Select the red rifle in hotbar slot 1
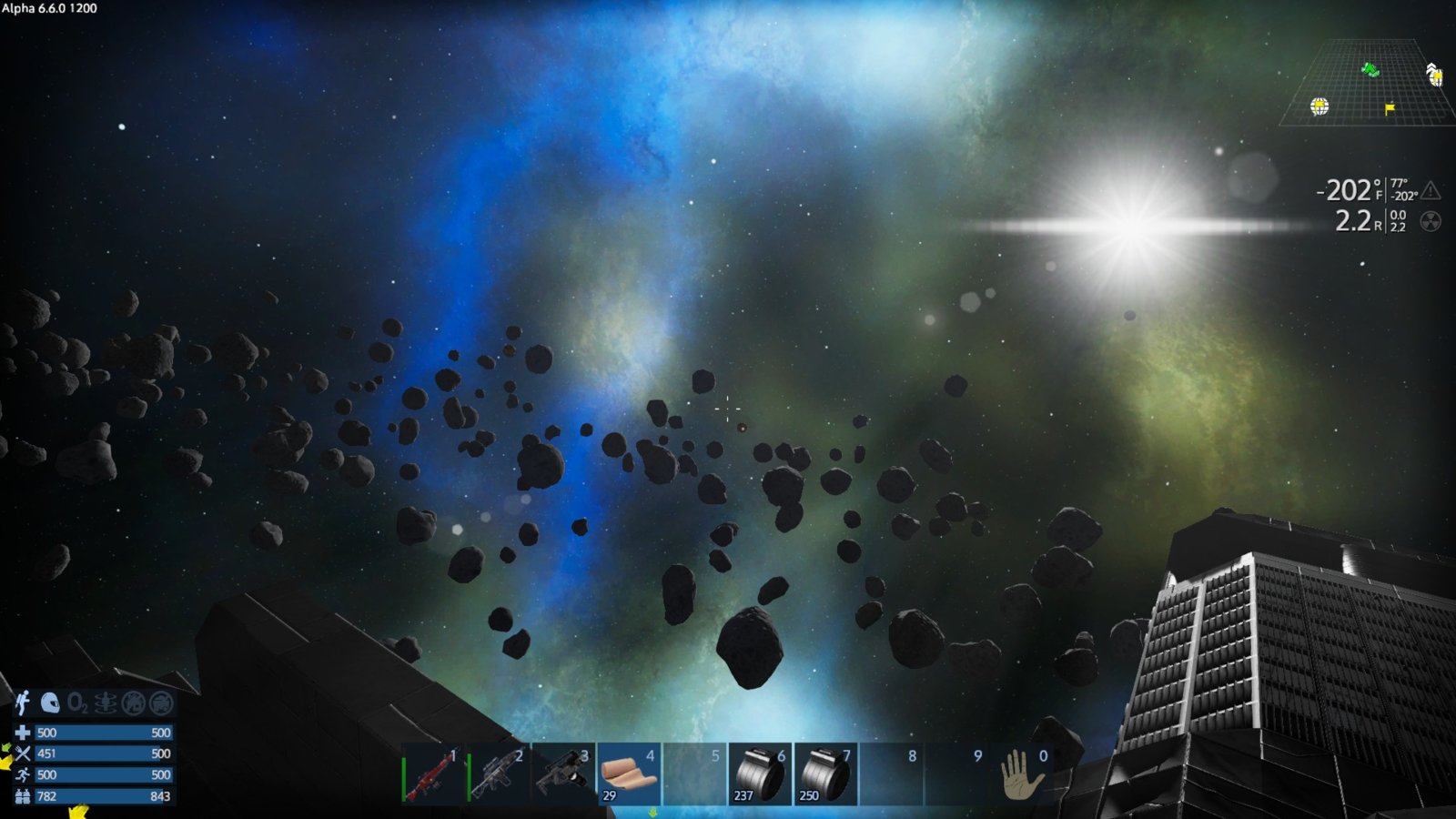 click(x=432, y=774)
